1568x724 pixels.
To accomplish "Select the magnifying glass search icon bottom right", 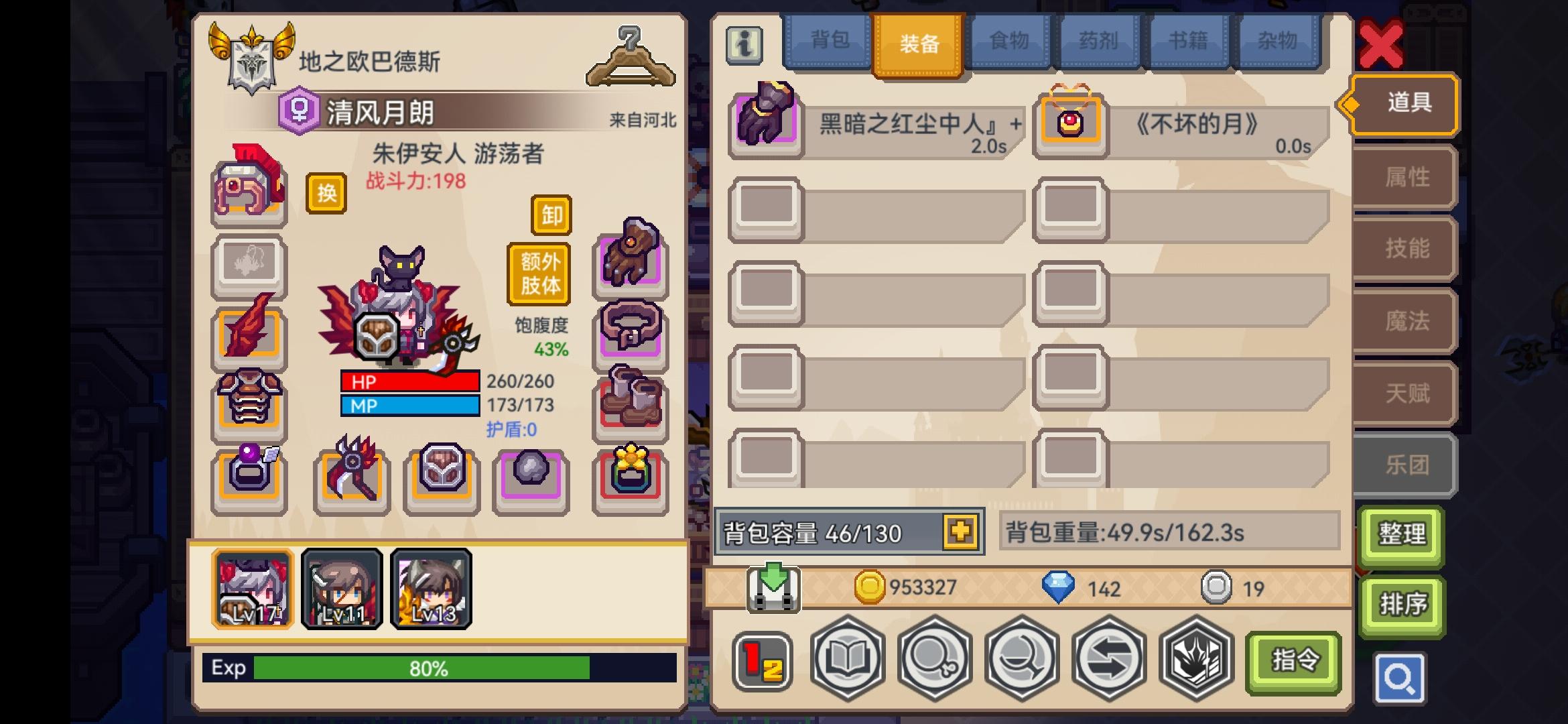I will point(1400,677).
